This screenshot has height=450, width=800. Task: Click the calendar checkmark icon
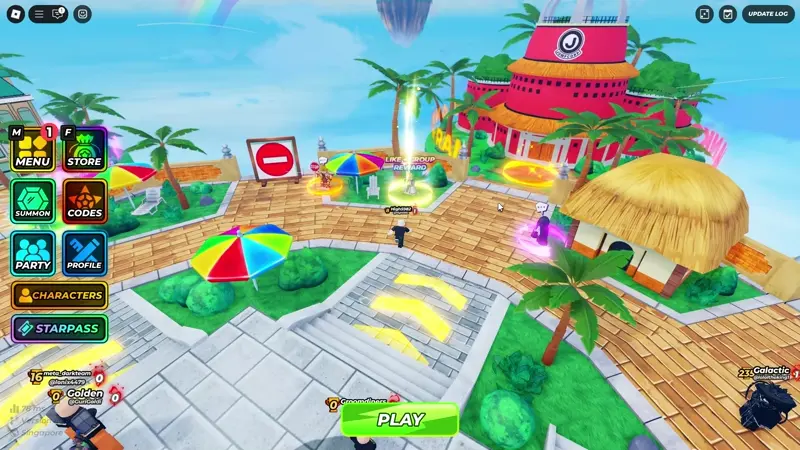point(728,14)
